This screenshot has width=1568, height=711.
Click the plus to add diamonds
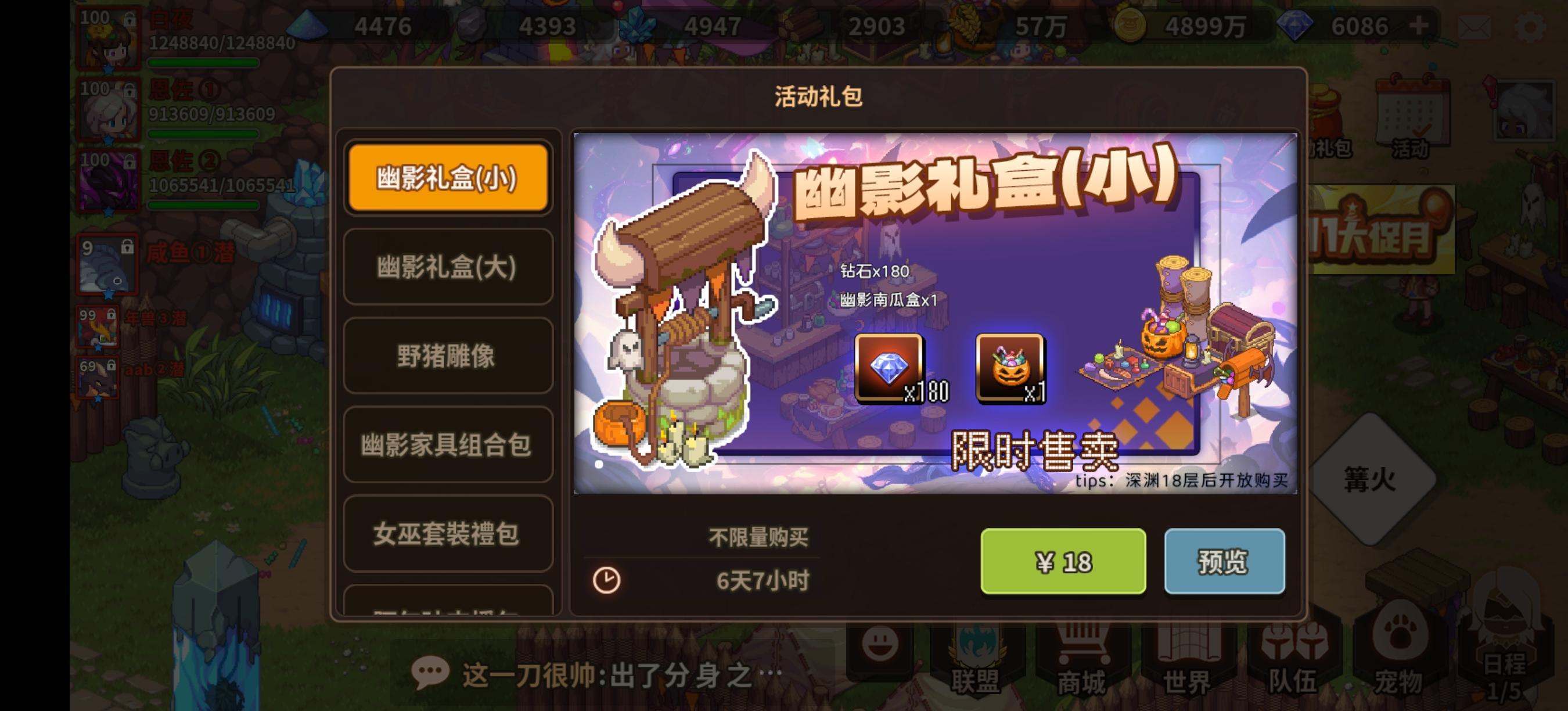pos(1418,26)
